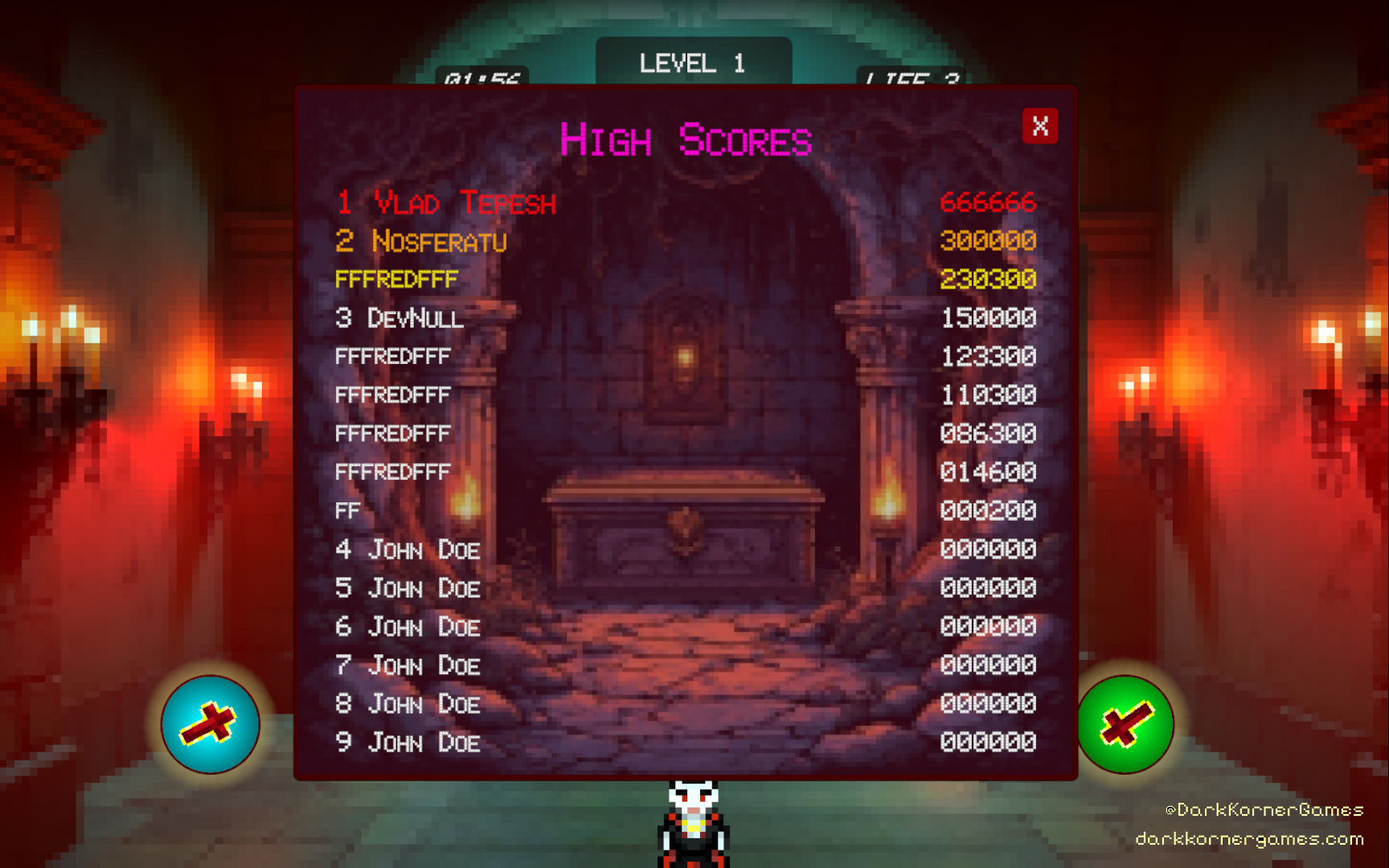Select the Nosferatu score row
The height and width of the screenshot is (868, 1389).
[x=685, y=241]
